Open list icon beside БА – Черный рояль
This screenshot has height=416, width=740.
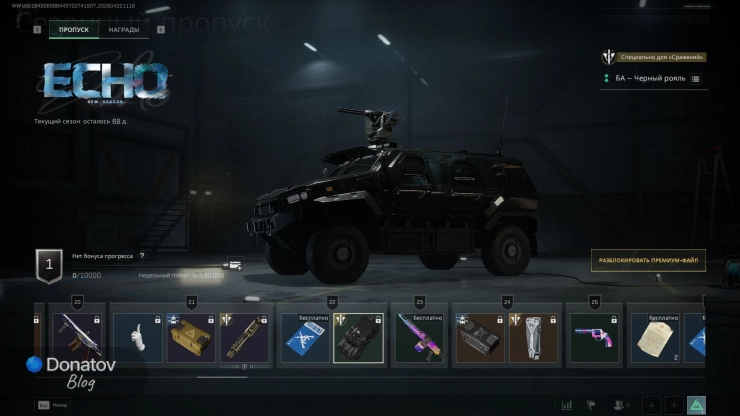click(x=695, y=78)
